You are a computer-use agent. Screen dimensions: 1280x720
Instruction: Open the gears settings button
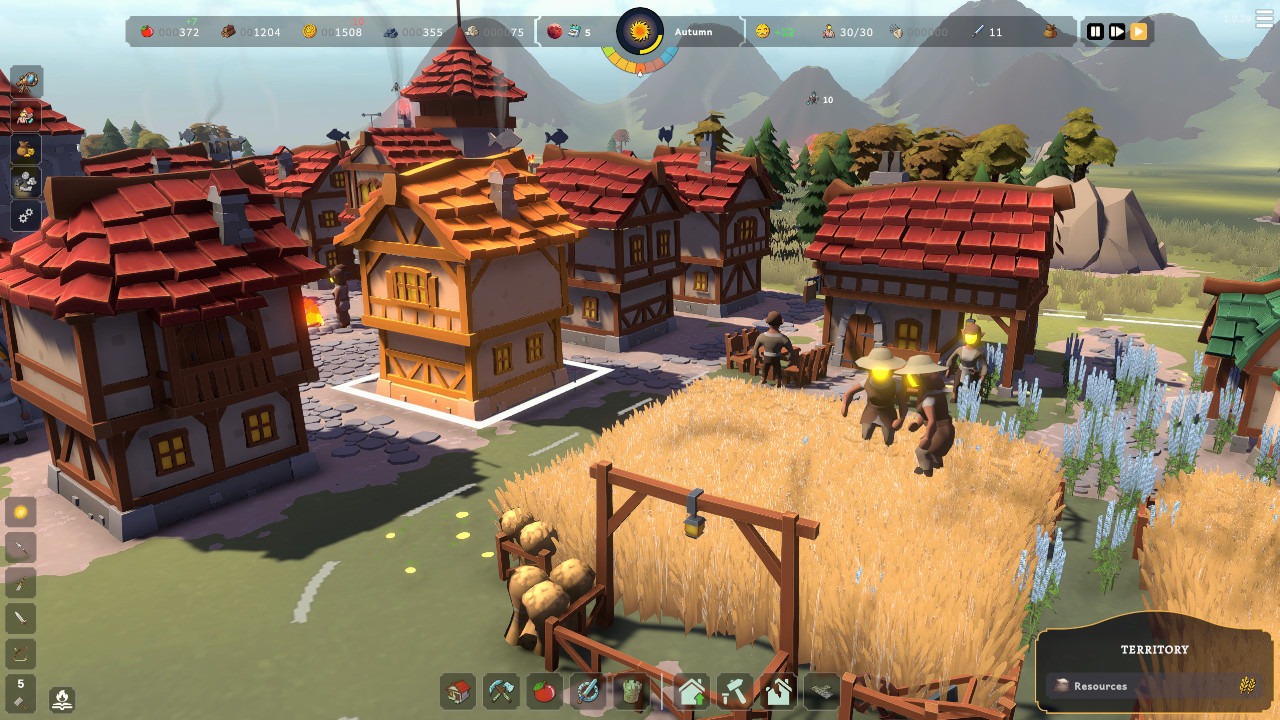click(x=27, y=215)
